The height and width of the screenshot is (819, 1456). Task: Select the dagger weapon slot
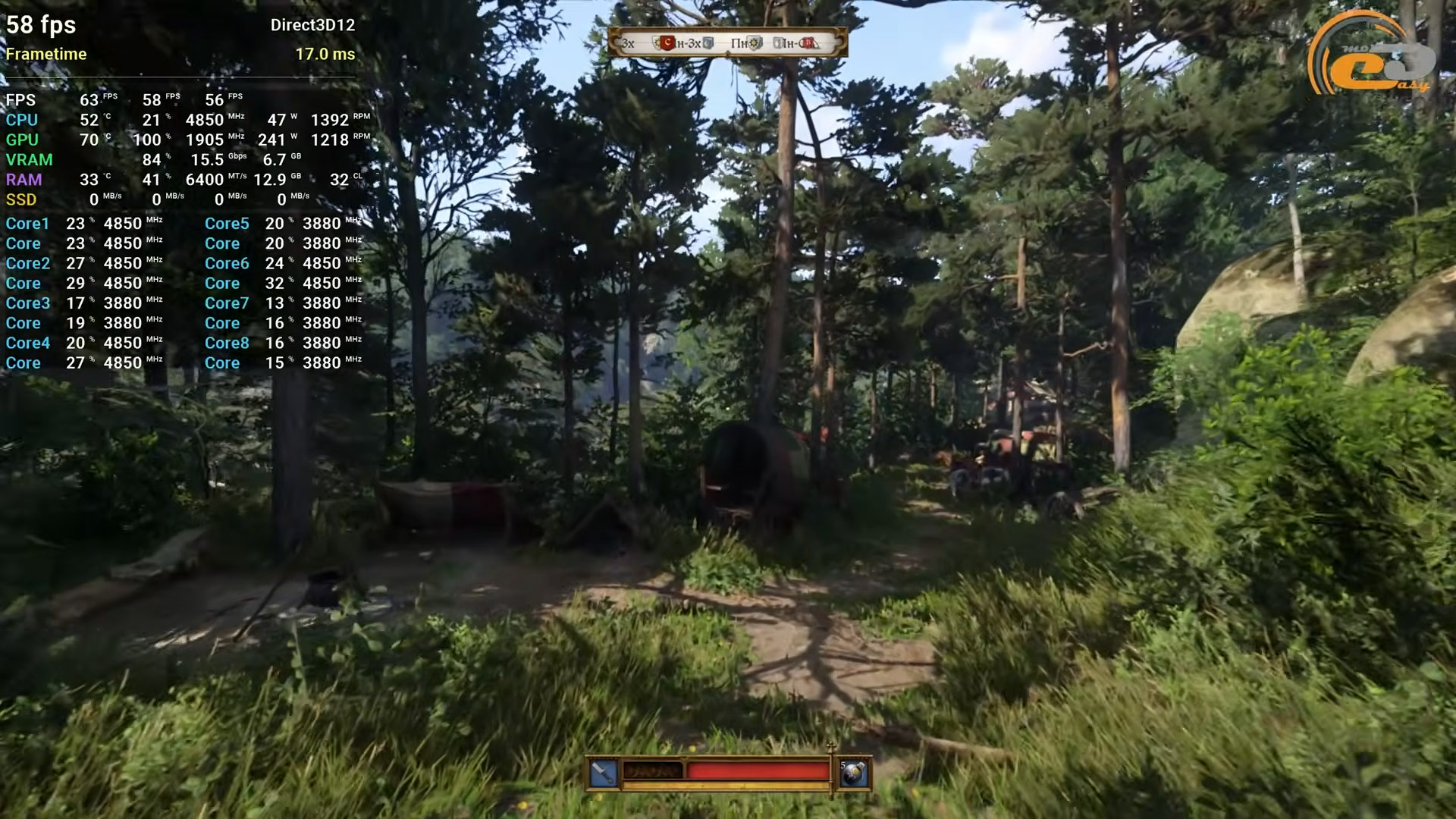(x=604, y=773)
